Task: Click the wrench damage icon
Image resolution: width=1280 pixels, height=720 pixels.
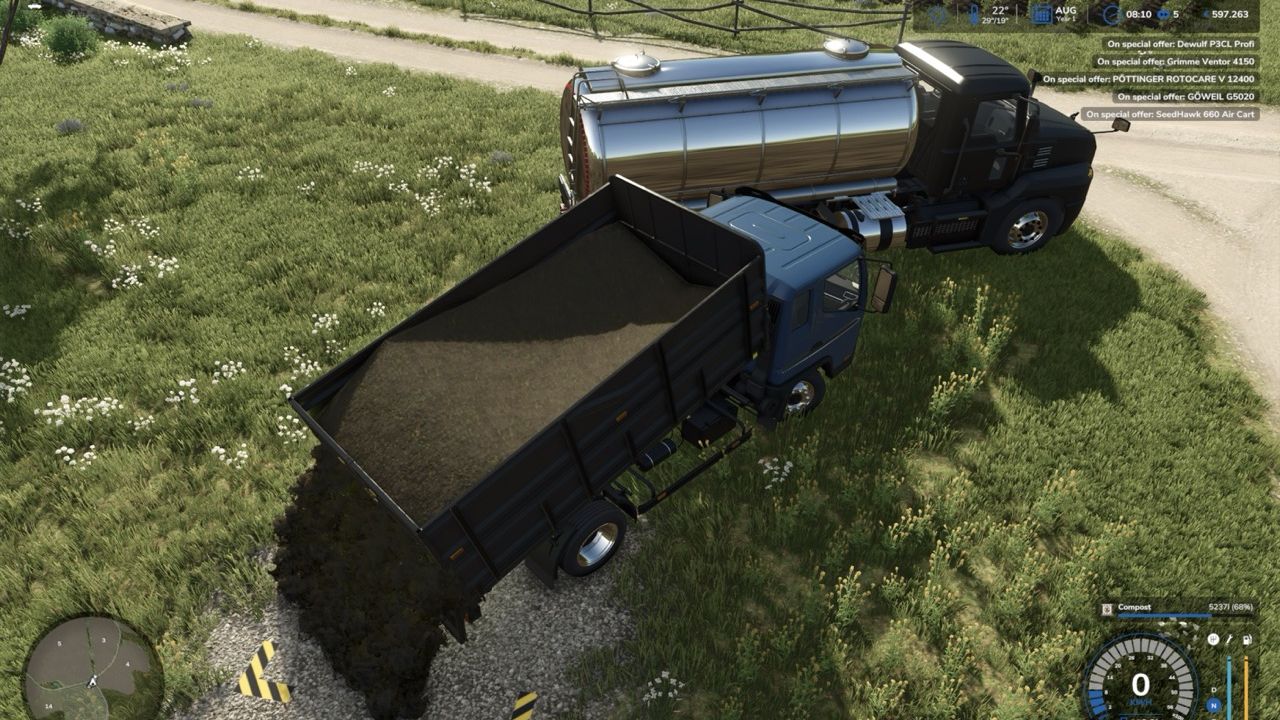Action: coord(1229,639)
